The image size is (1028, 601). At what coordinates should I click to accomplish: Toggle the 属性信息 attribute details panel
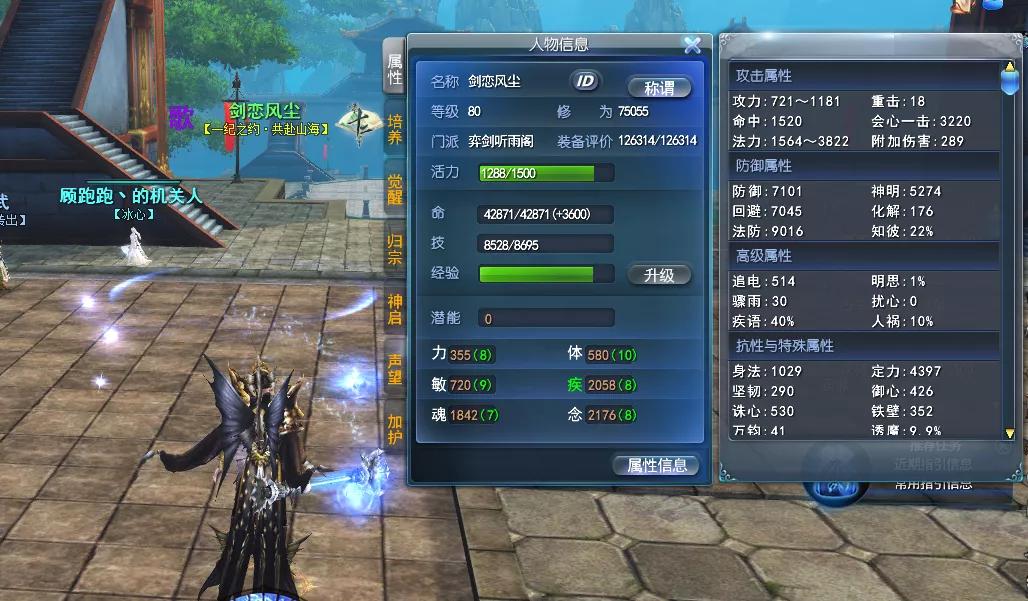[x=656, y=466]
